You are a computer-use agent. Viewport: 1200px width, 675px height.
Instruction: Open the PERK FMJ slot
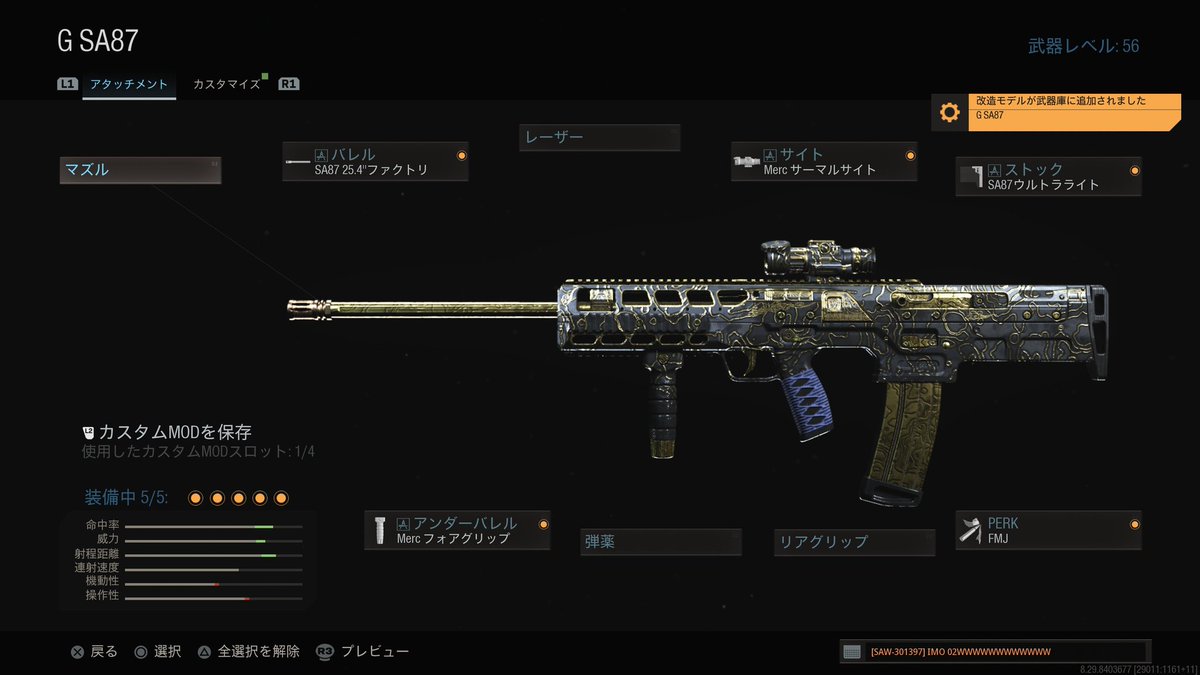click(x=1048, y=530)
